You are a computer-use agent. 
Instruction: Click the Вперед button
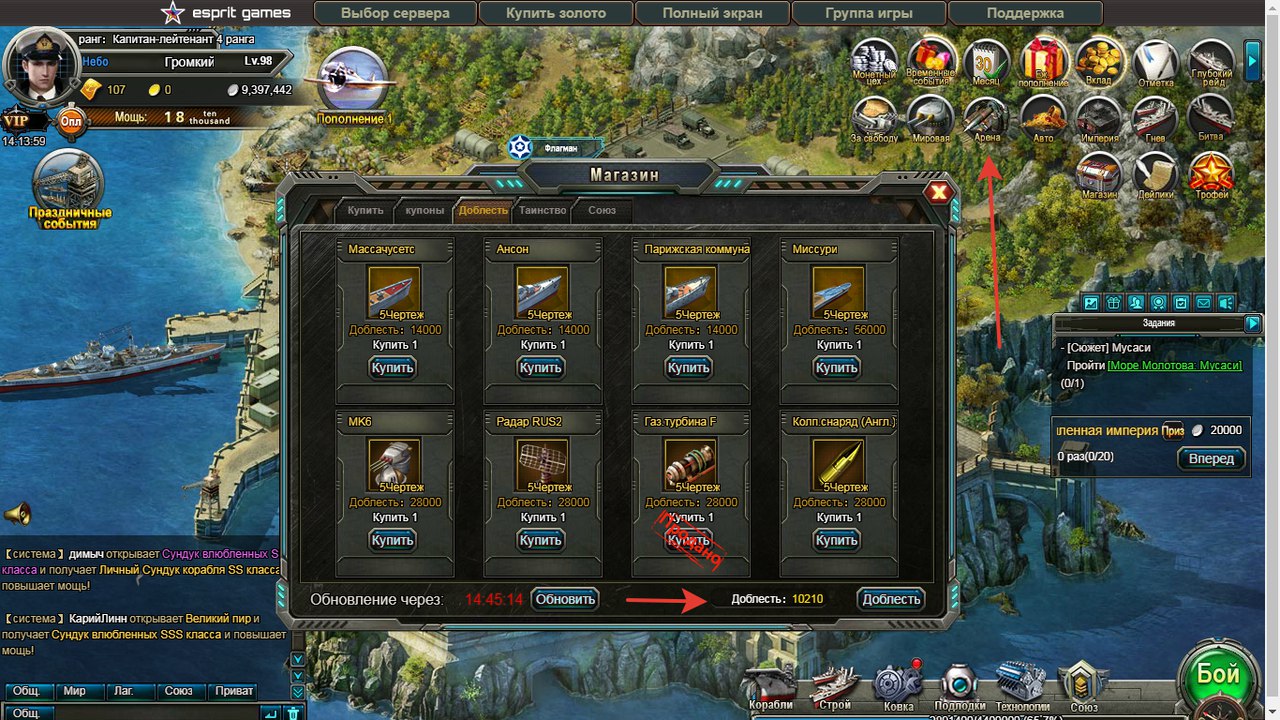[1212, 459]
